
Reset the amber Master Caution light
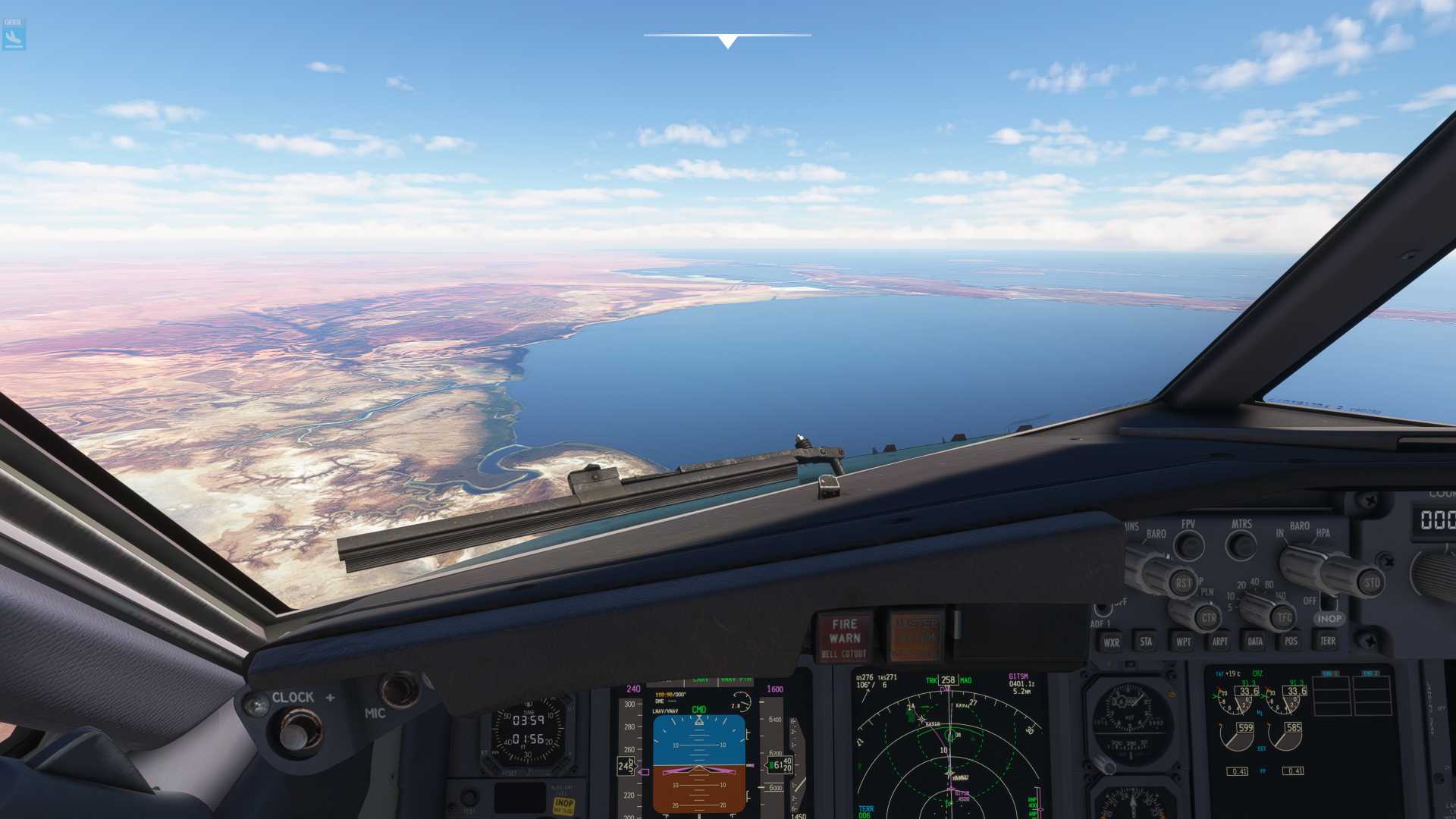pos(916,635)
